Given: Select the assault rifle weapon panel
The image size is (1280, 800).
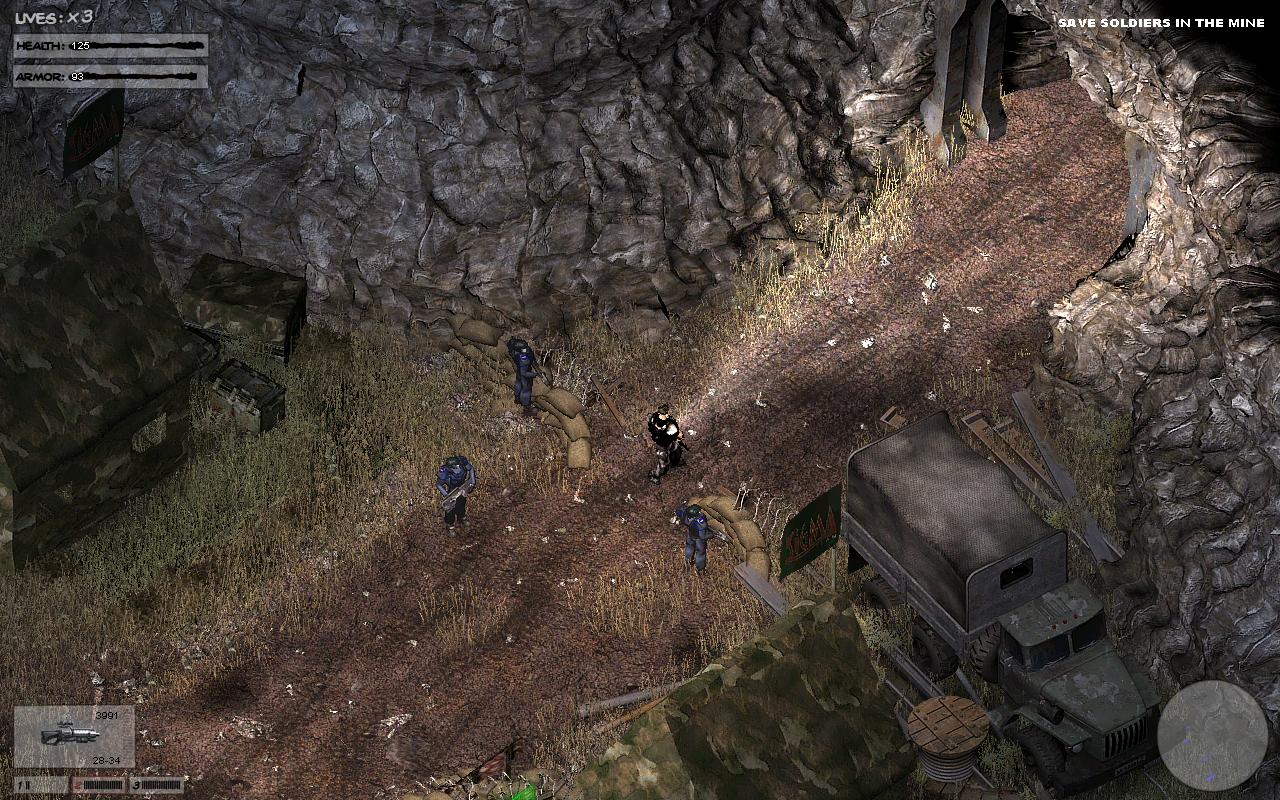Looking at the screenshot, I should point(74,736).
